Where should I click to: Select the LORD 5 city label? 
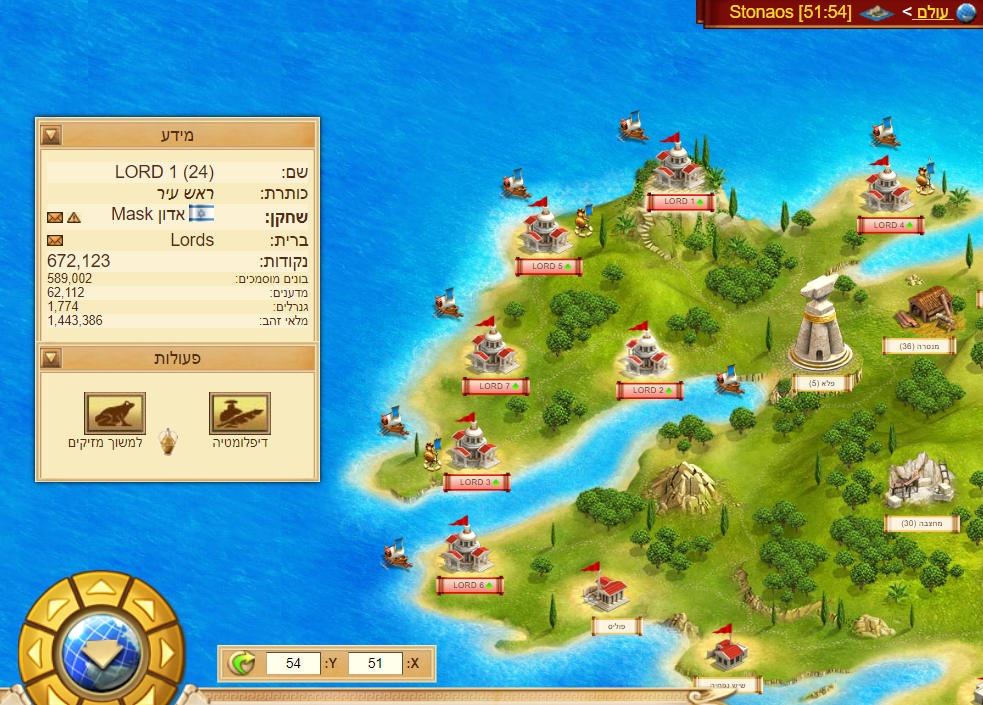click(x=548, y=267)
